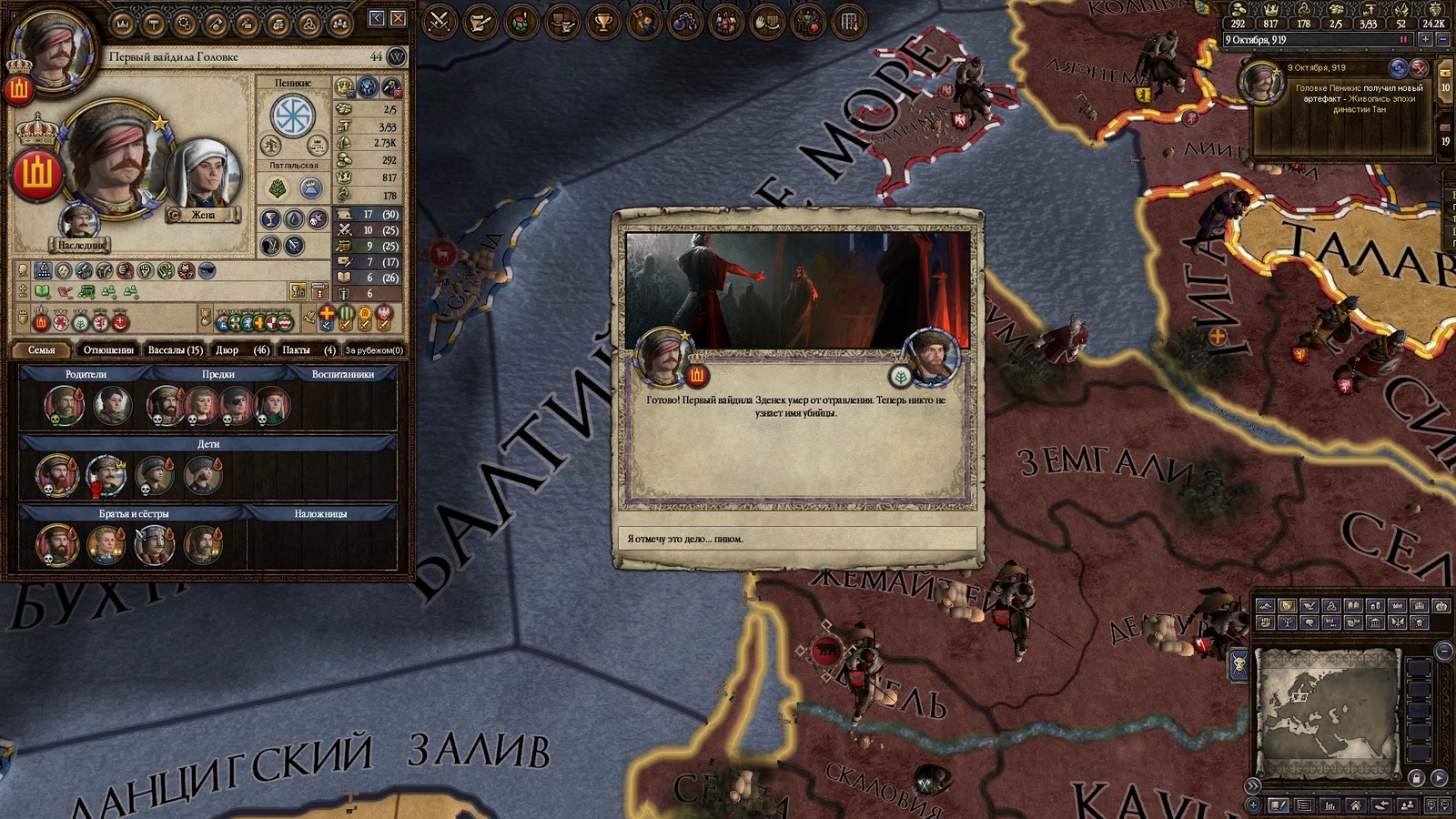Show the Двор (46) court tab

(x=242, y=349)
